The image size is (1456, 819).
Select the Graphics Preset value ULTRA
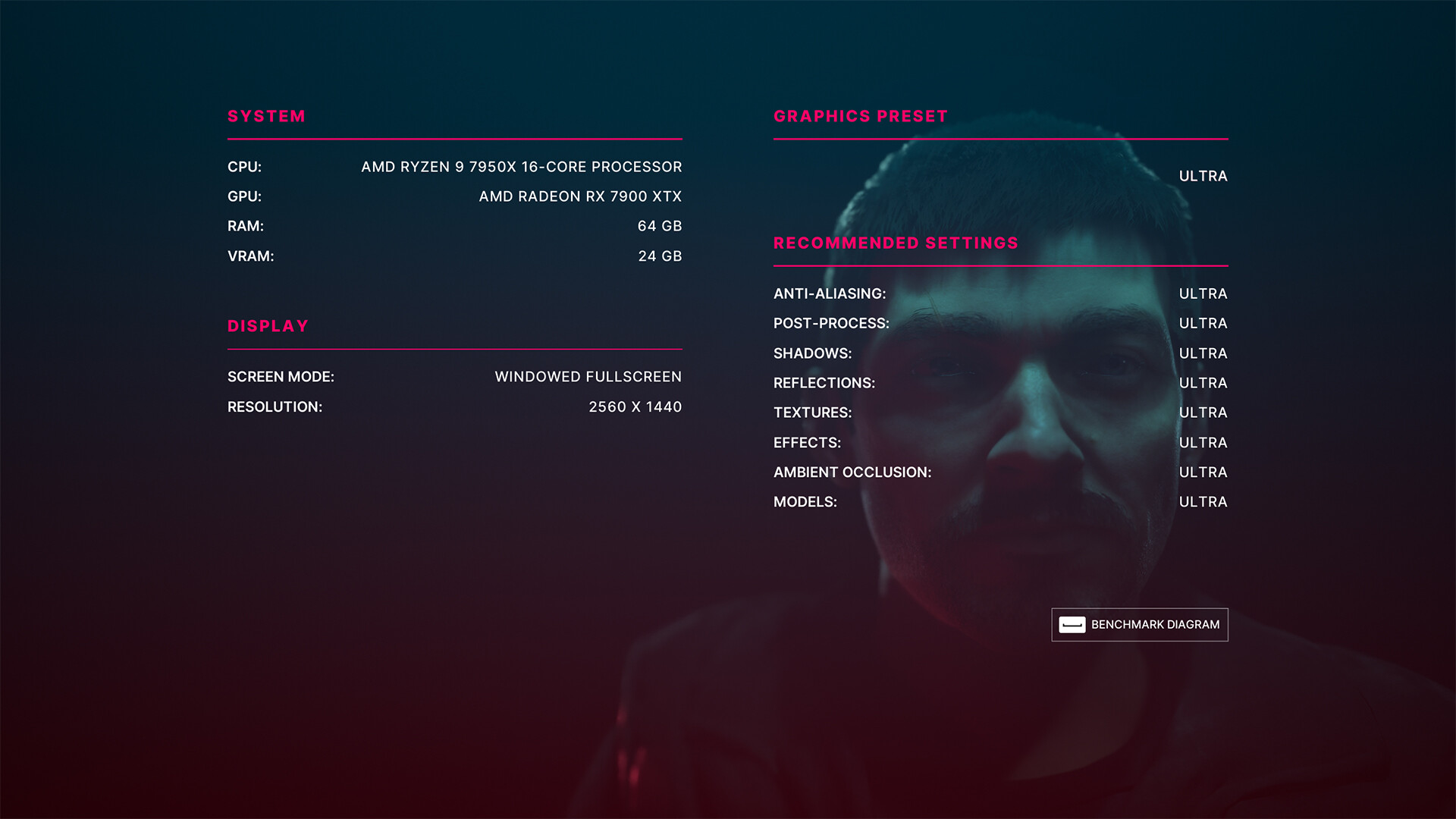click(x=1202, y=176)
